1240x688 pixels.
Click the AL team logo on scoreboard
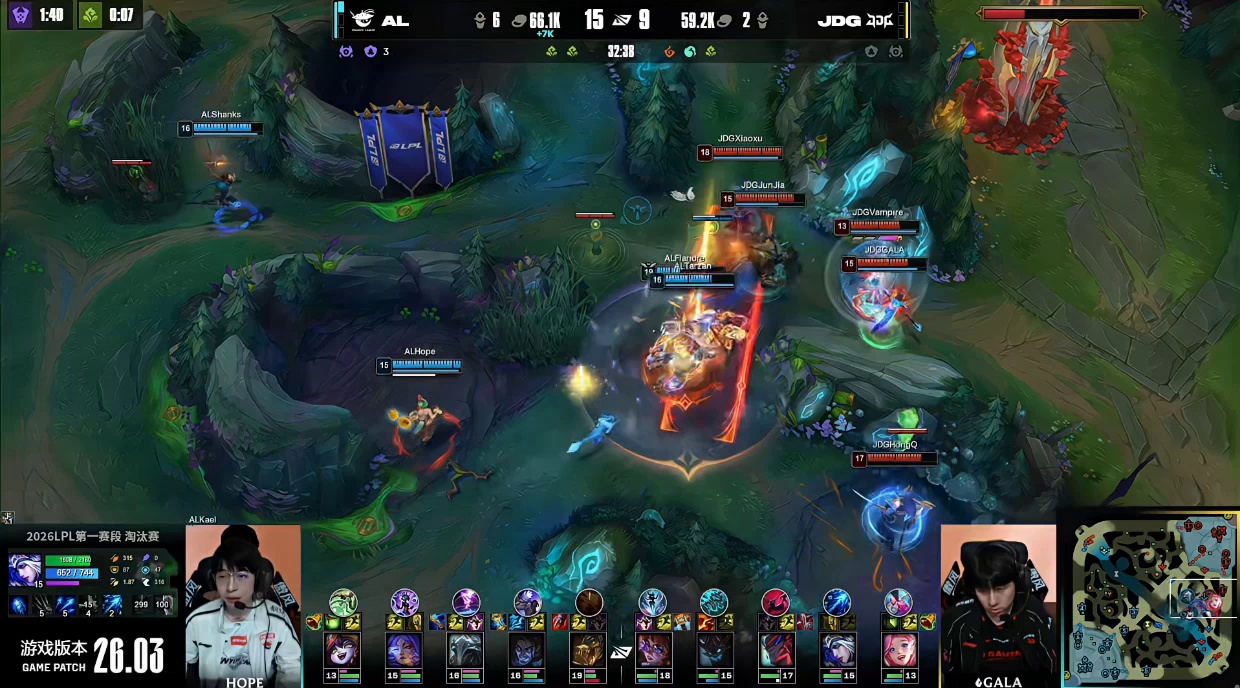(x=361, y=20)
